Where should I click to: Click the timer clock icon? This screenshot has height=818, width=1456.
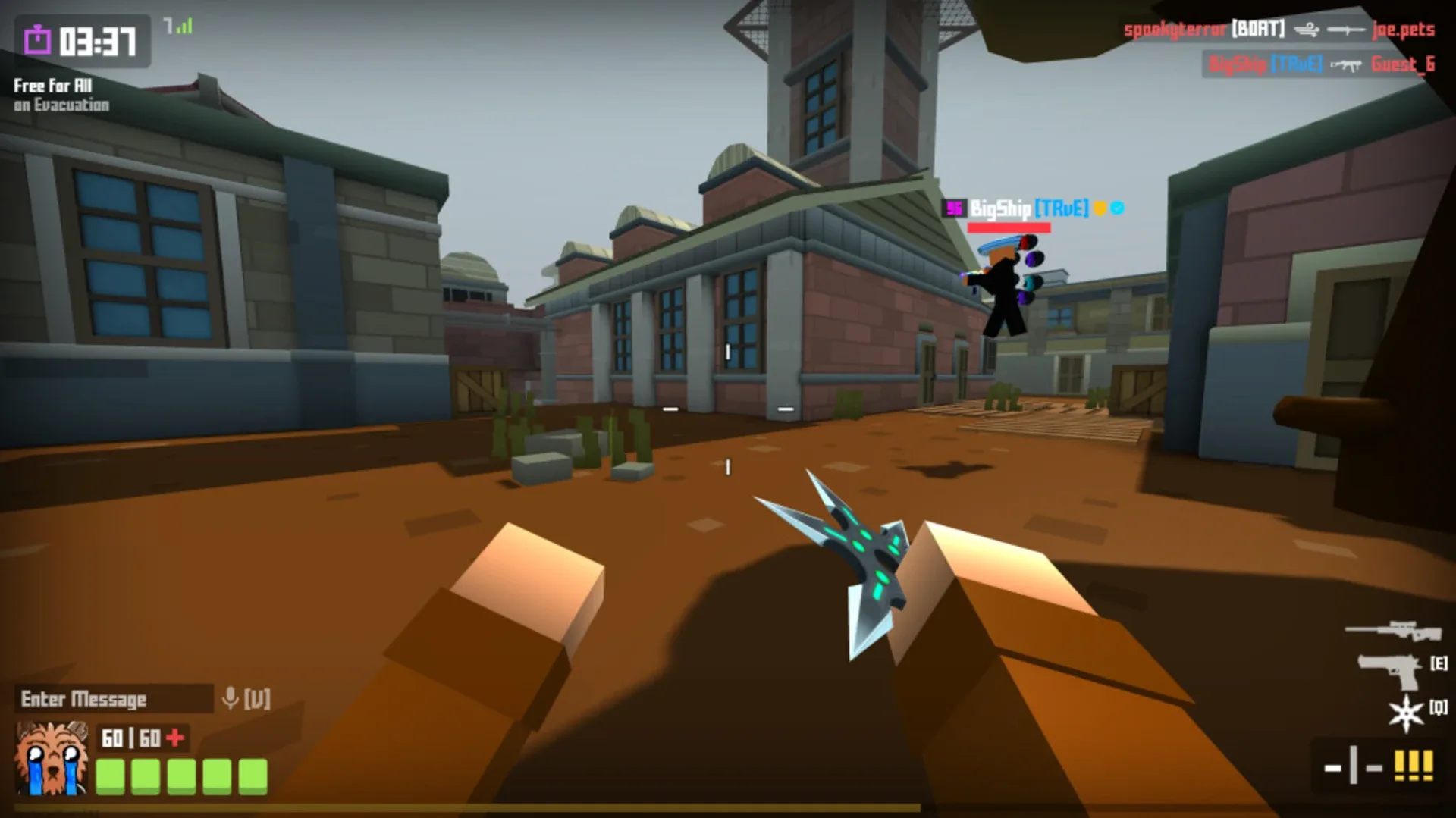(36, 36)
